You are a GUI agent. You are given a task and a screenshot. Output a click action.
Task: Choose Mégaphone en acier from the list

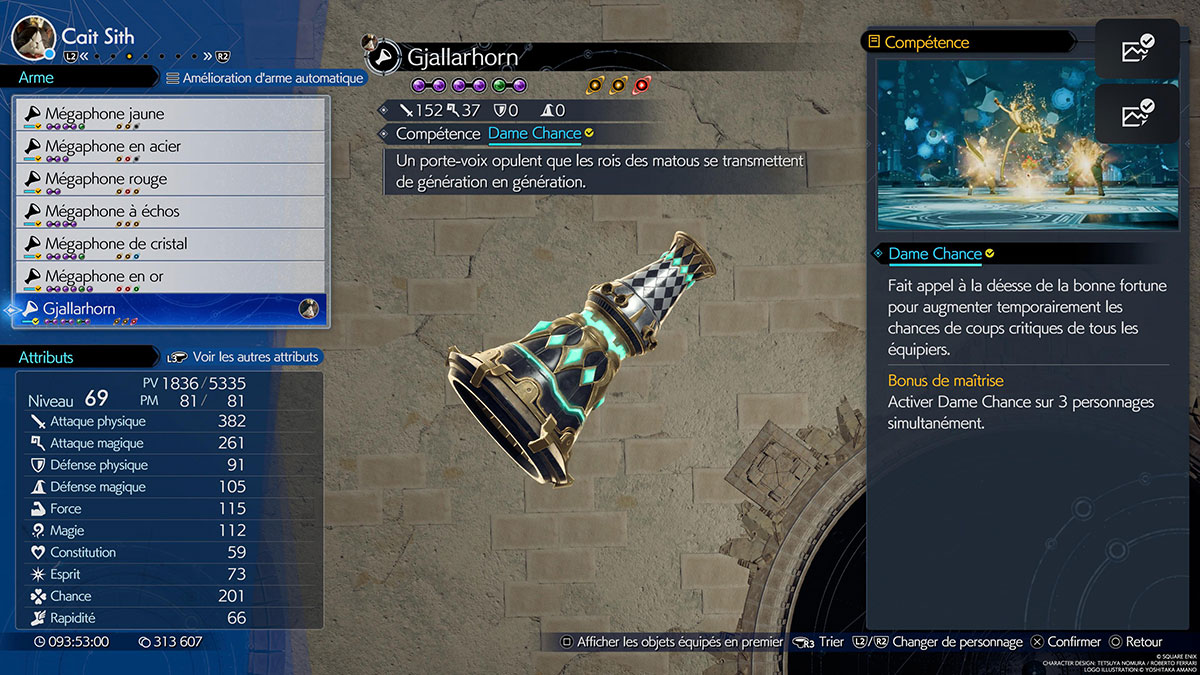tap(170, 147)
